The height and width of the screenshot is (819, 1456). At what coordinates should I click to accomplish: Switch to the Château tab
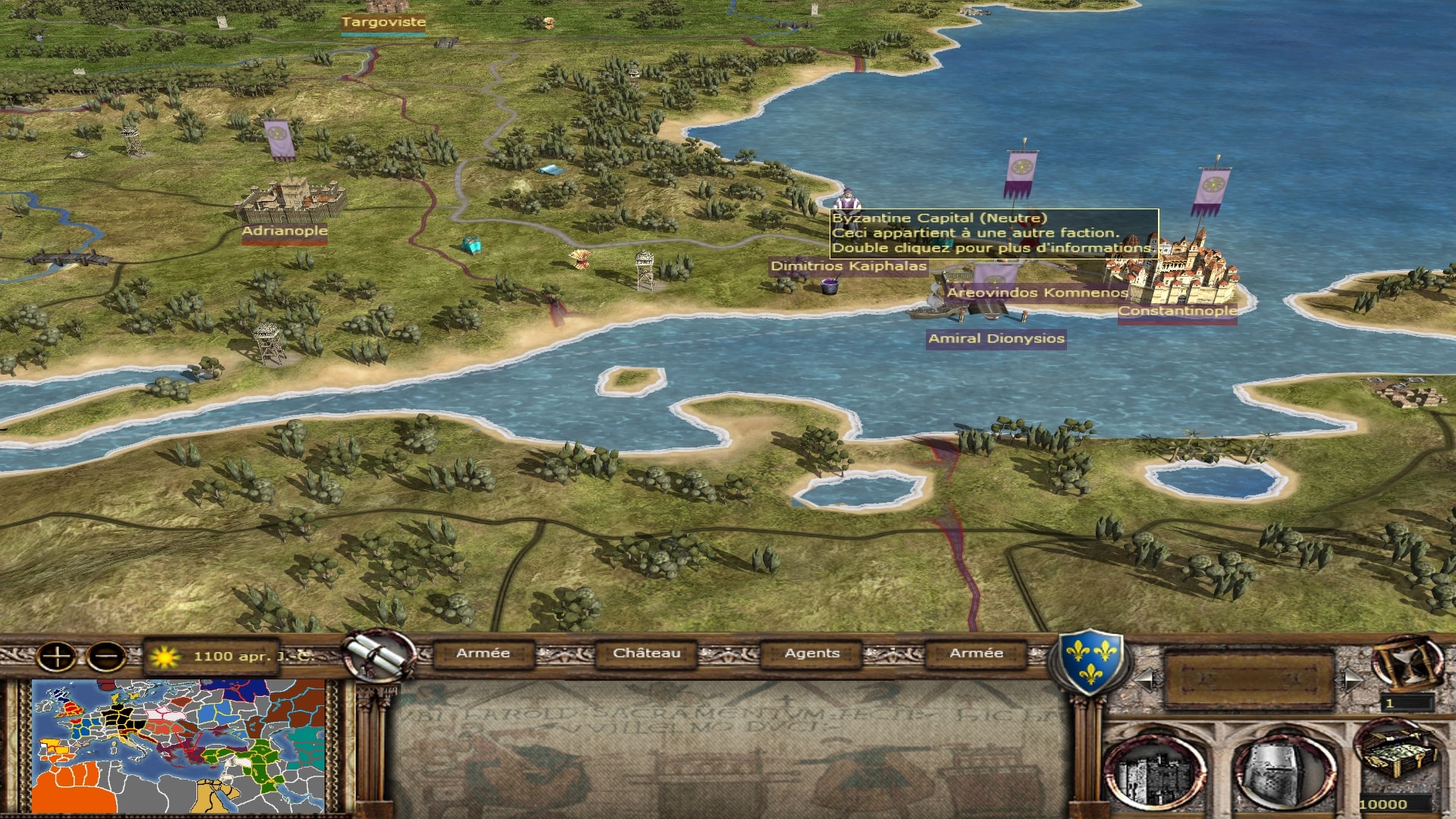[646, 653]
